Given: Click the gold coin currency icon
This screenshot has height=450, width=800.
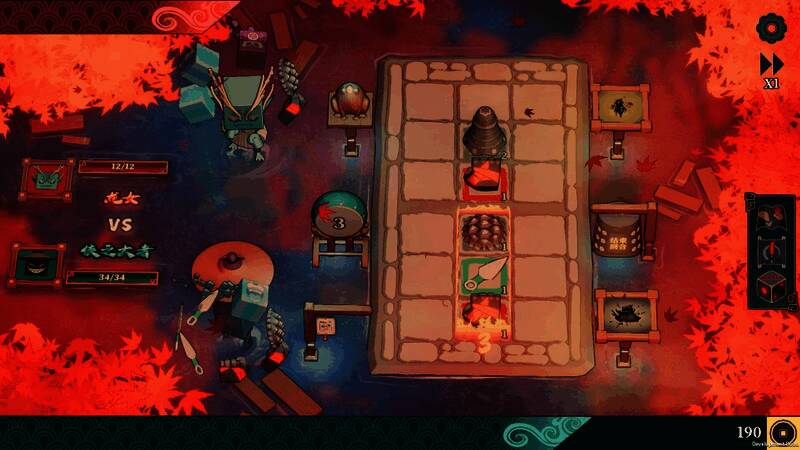Looking at the screenshot, I should [x=781, y=432].
